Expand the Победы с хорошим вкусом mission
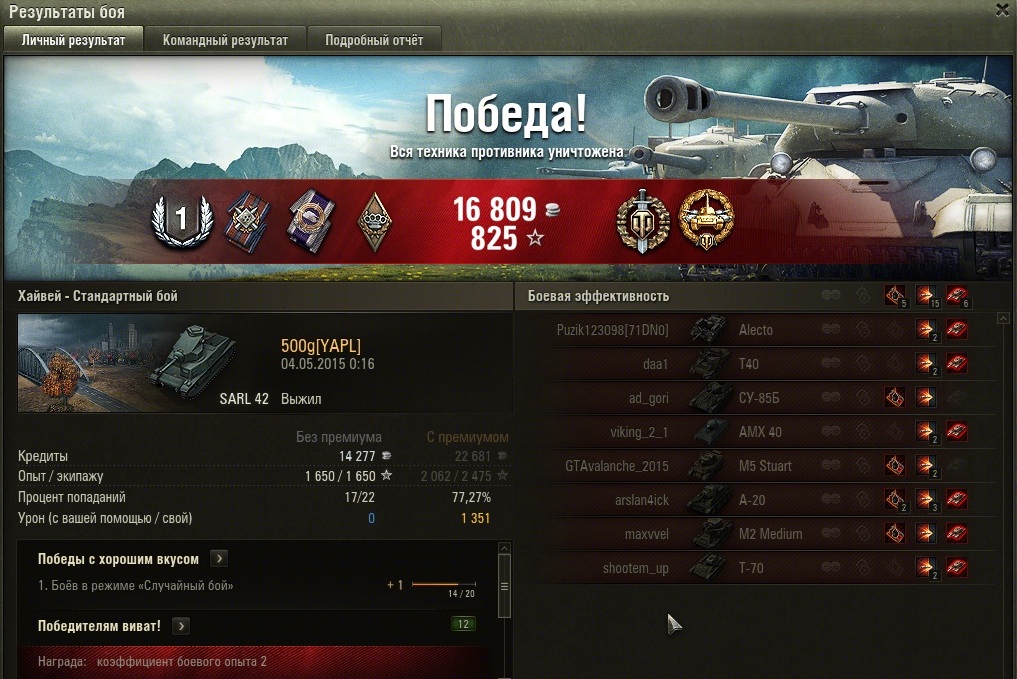Image resolution: width=1017 pixels, height=679 pixels. tap(220, 559)
